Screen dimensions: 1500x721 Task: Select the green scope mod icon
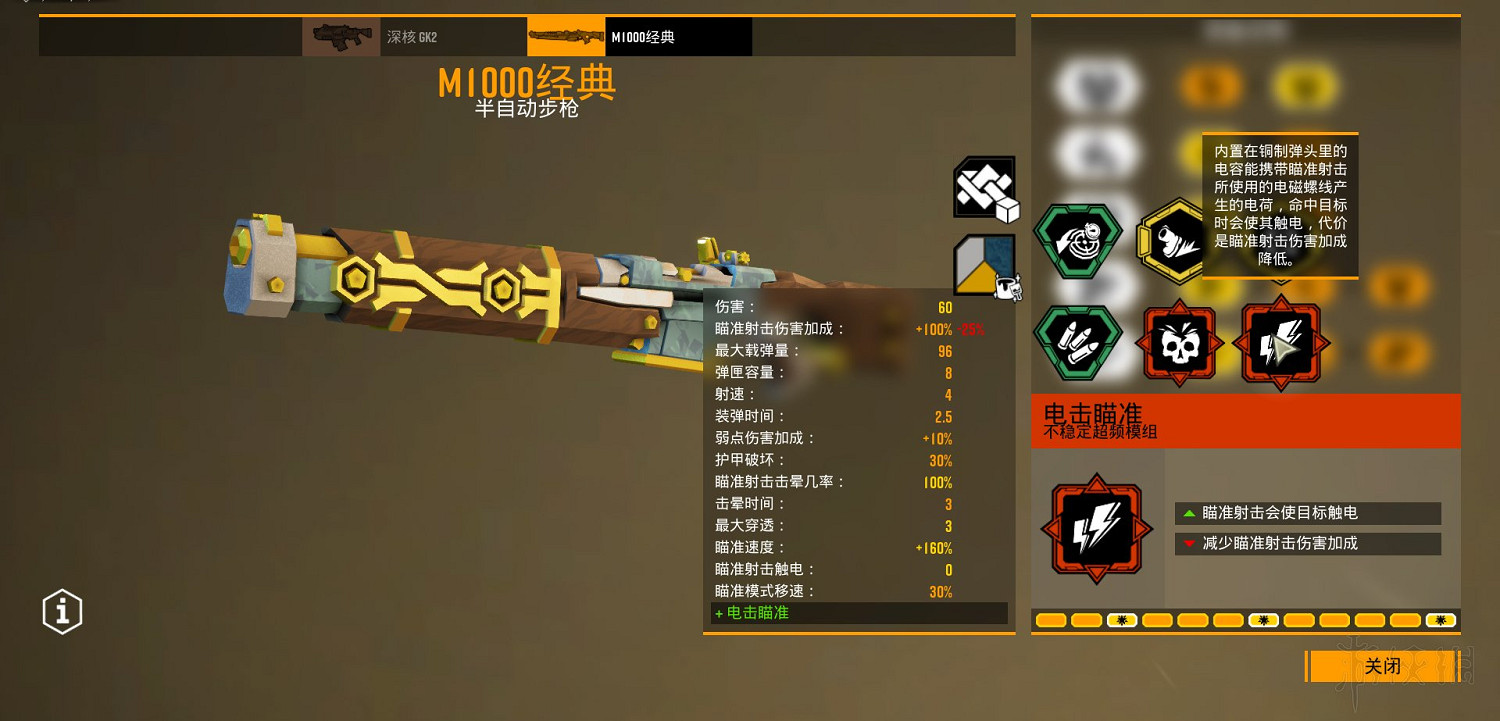click(x=1078, y=242)
